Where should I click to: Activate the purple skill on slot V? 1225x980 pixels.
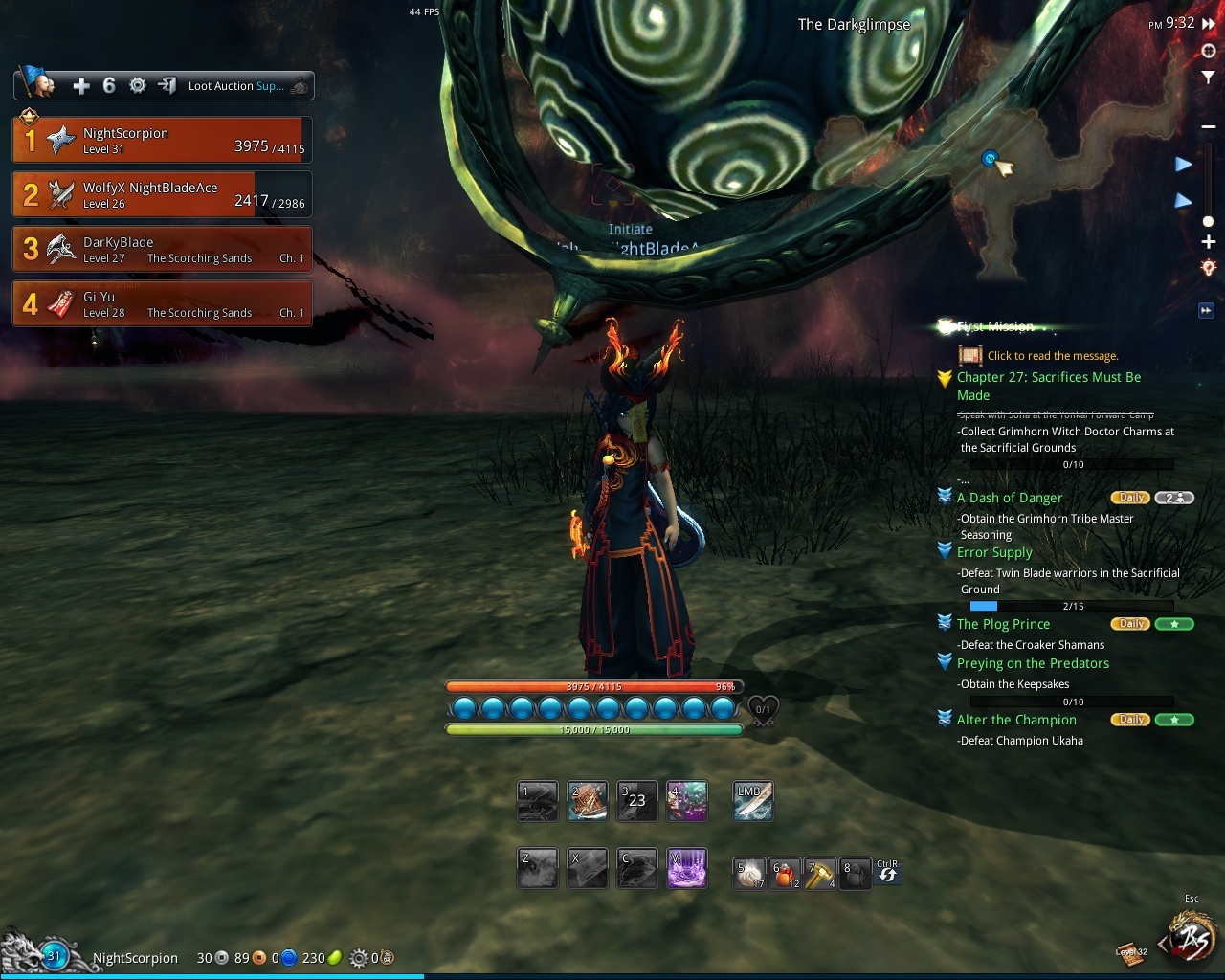(x=686, y=868)
